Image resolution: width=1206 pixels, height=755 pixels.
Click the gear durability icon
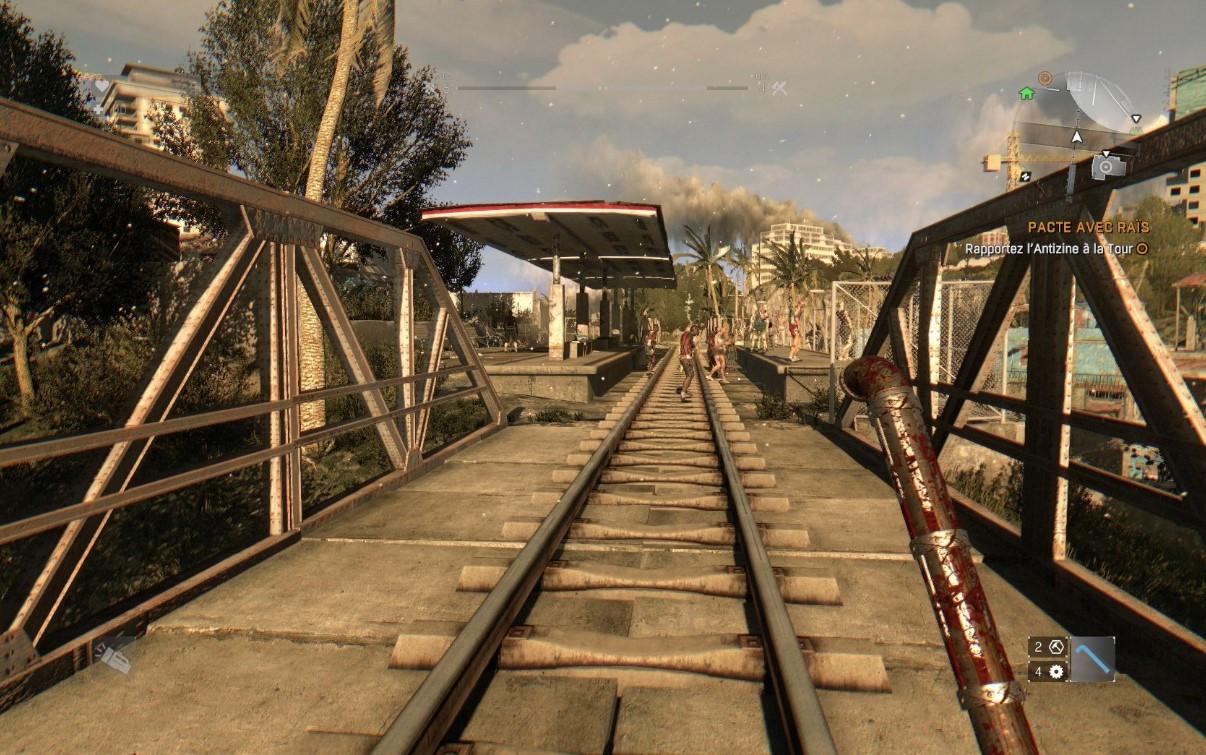coord(1056,672)
